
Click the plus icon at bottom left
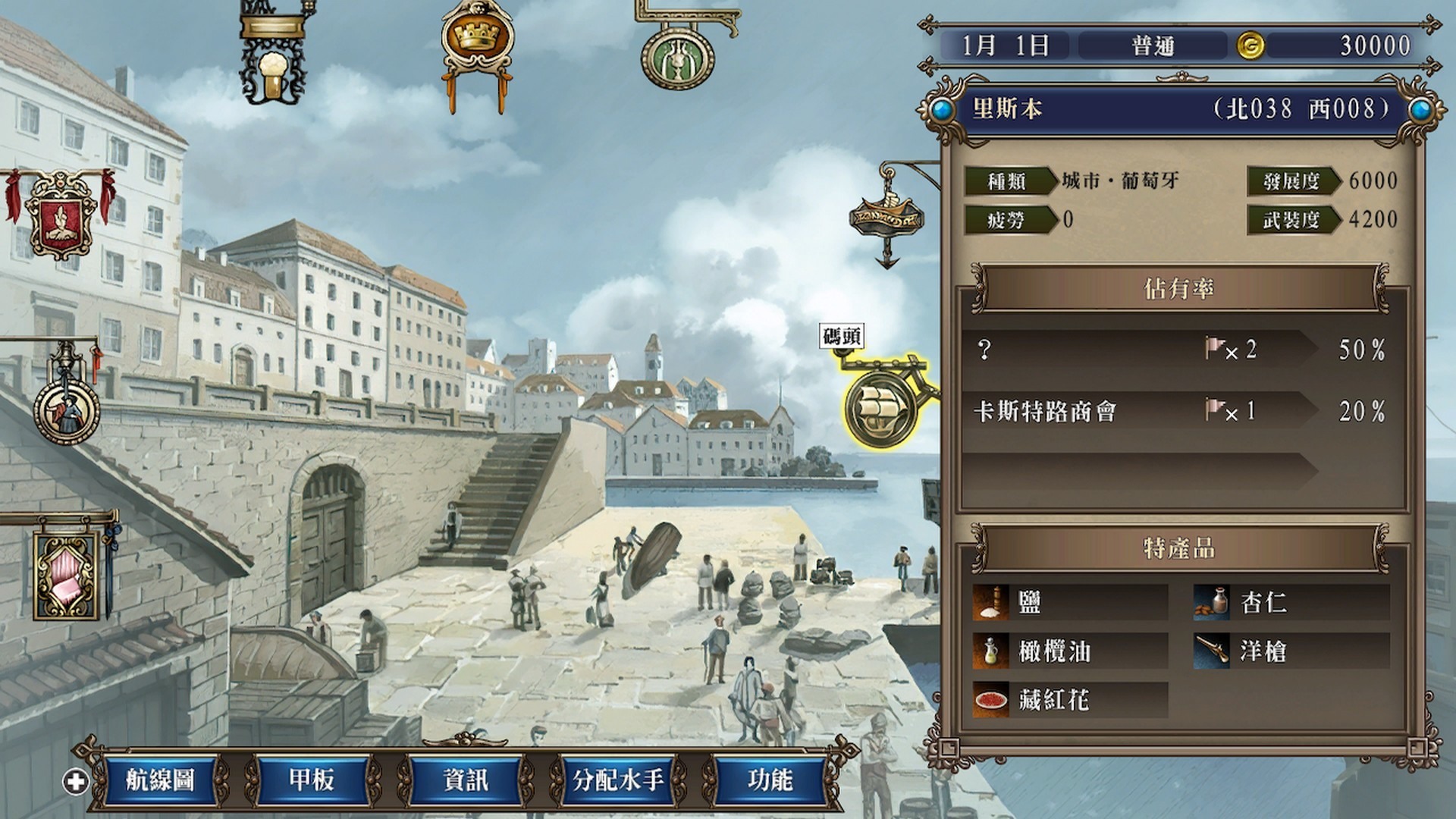74,780
